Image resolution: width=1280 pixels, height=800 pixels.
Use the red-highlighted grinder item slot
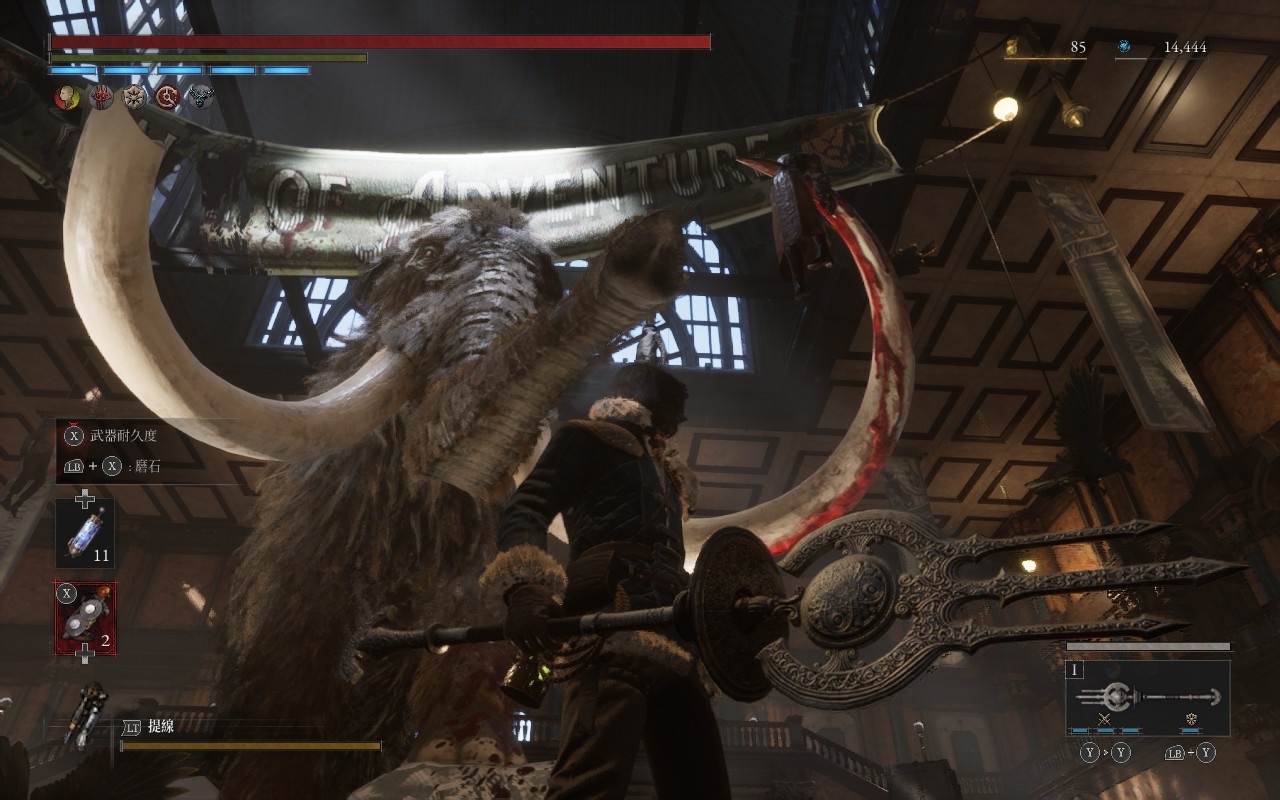(85, 619)
